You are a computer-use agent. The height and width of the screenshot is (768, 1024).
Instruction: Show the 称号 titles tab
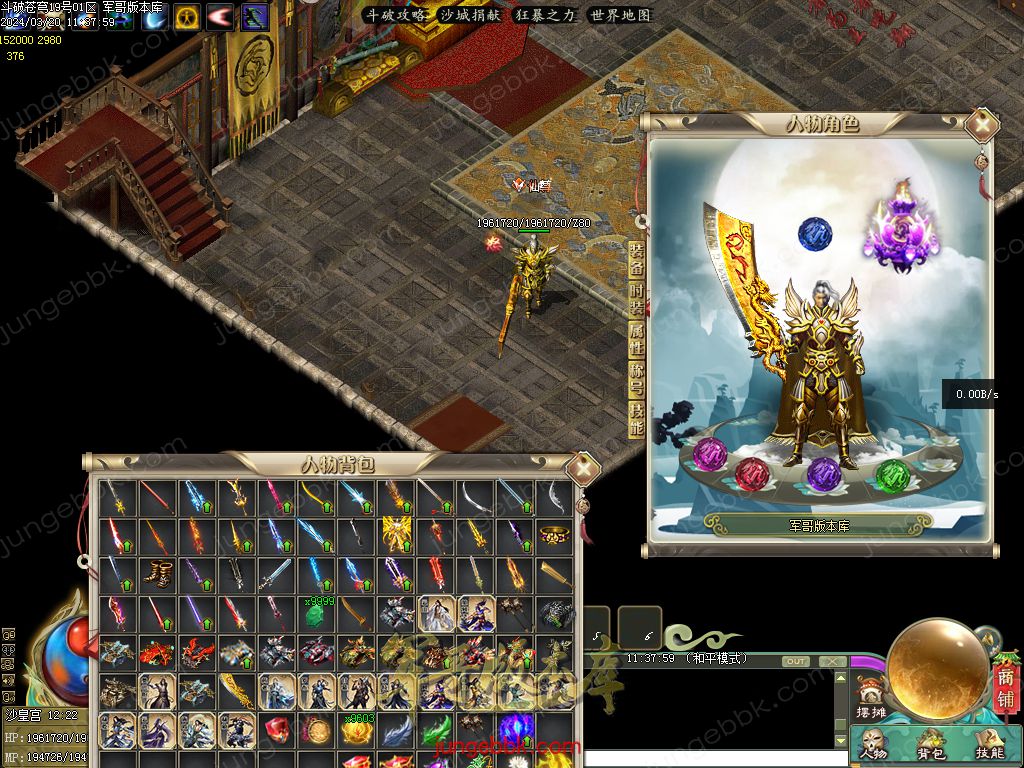tap(636, 380)
